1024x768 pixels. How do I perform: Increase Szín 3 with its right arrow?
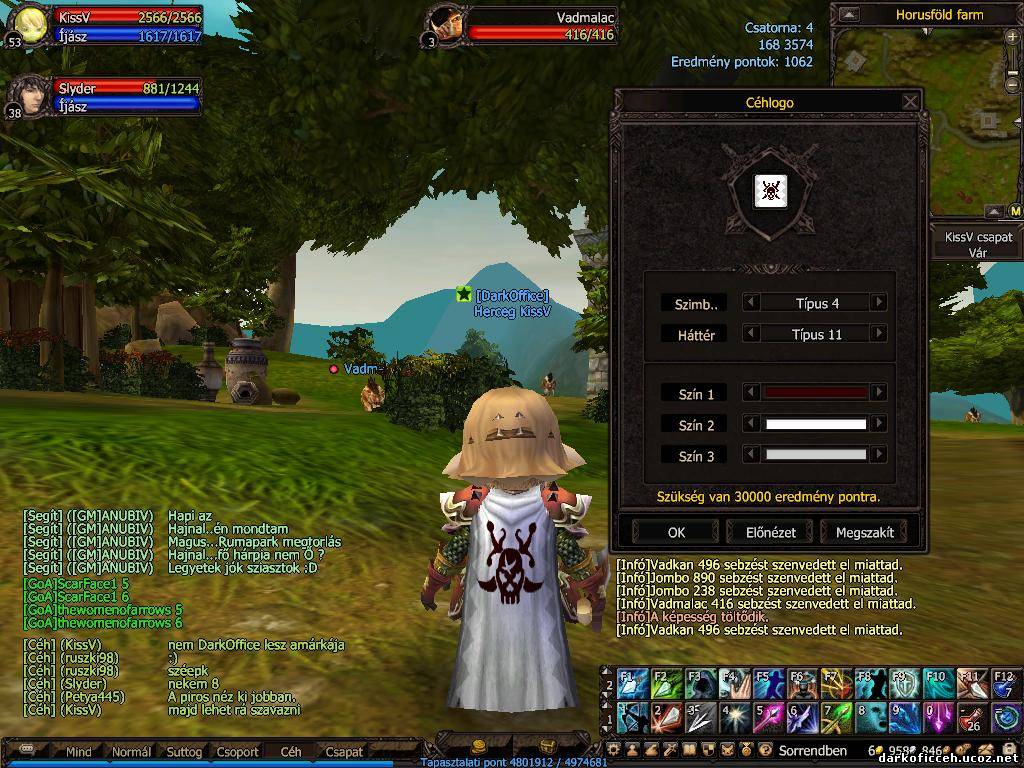[879, 455]
